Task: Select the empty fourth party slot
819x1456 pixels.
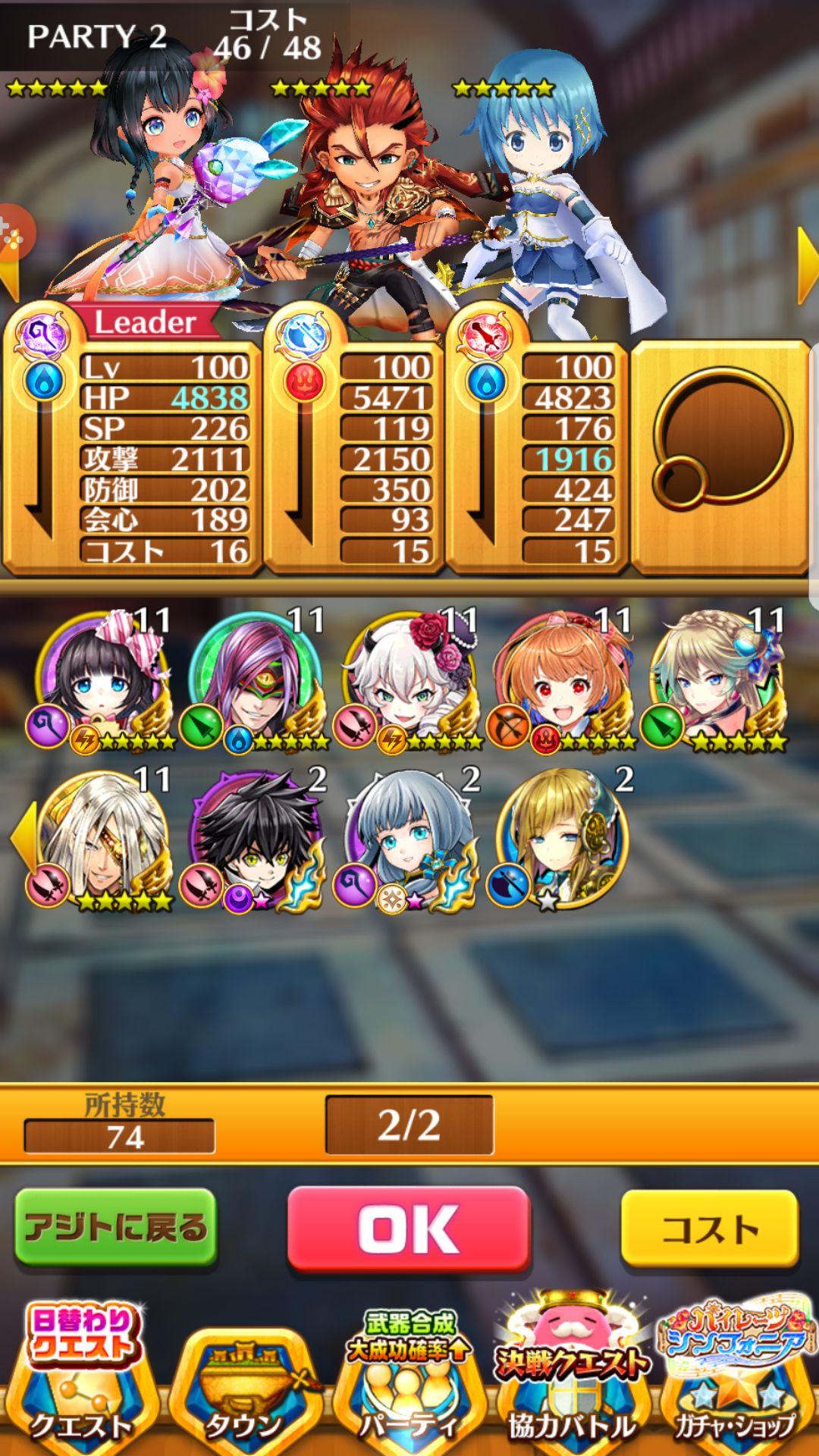Action: tap(720, 455)
